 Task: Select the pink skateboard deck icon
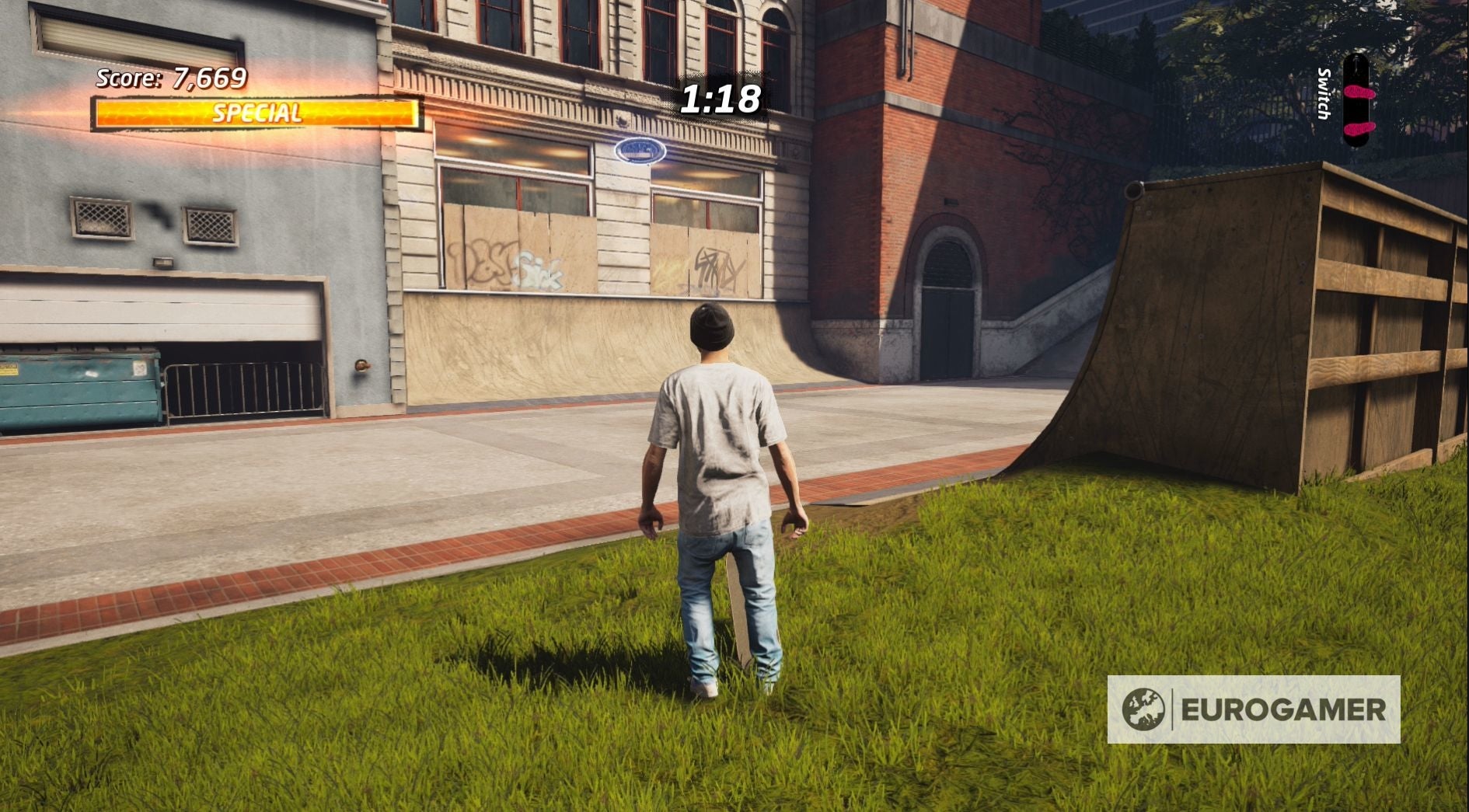tap(1359, 101)
